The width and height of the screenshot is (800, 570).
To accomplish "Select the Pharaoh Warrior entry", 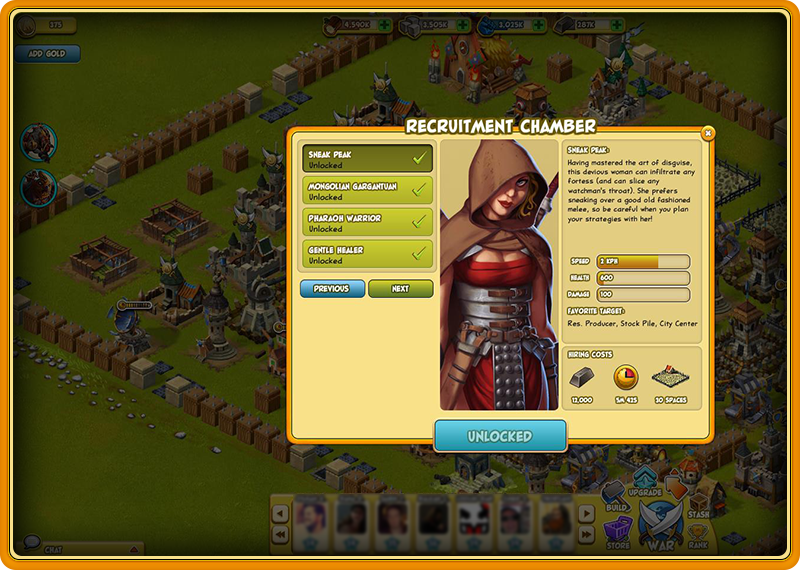I will coord(368,223).
